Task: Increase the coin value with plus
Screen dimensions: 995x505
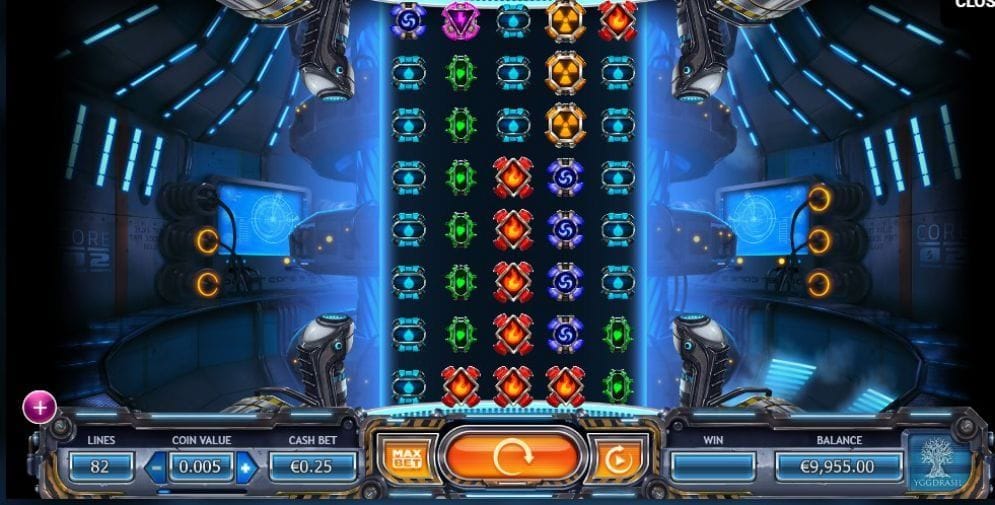Action: coord(246,467)
